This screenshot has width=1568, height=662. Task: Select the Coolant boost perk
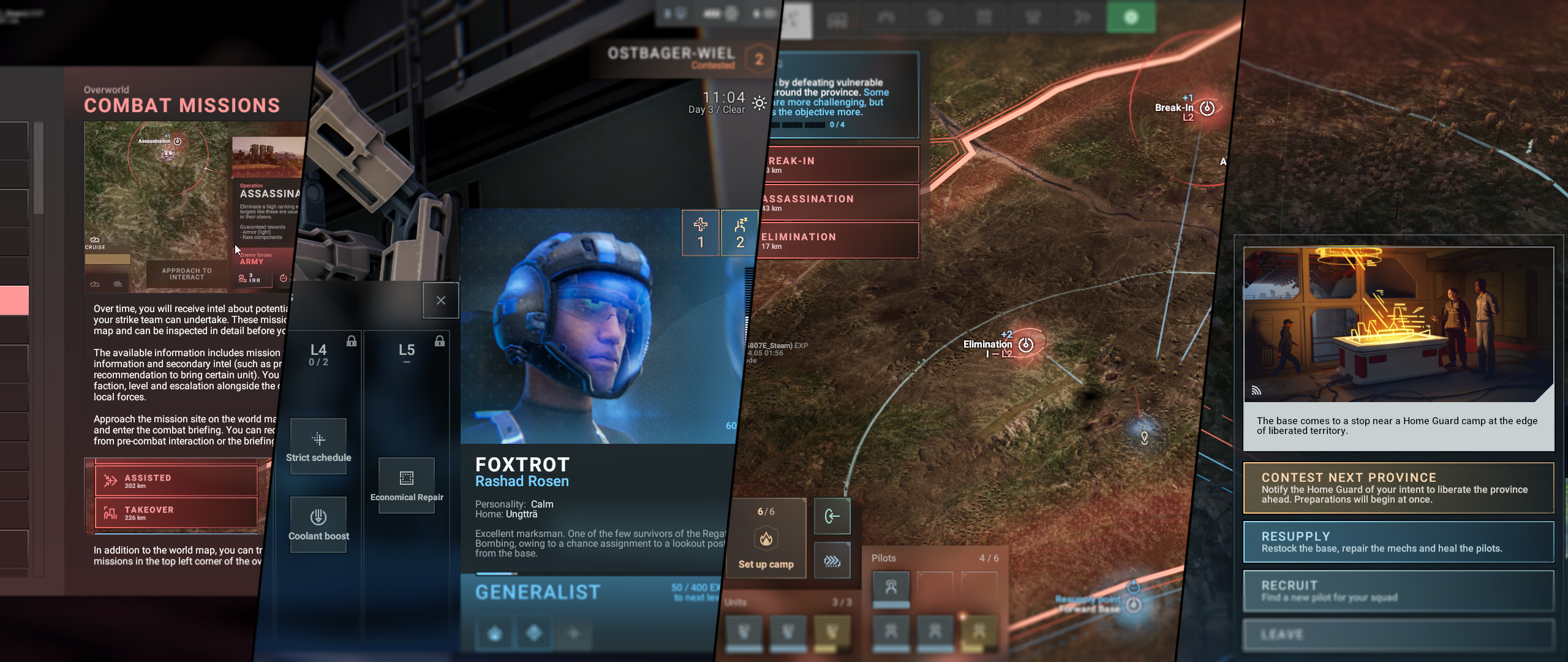[318, 524]
